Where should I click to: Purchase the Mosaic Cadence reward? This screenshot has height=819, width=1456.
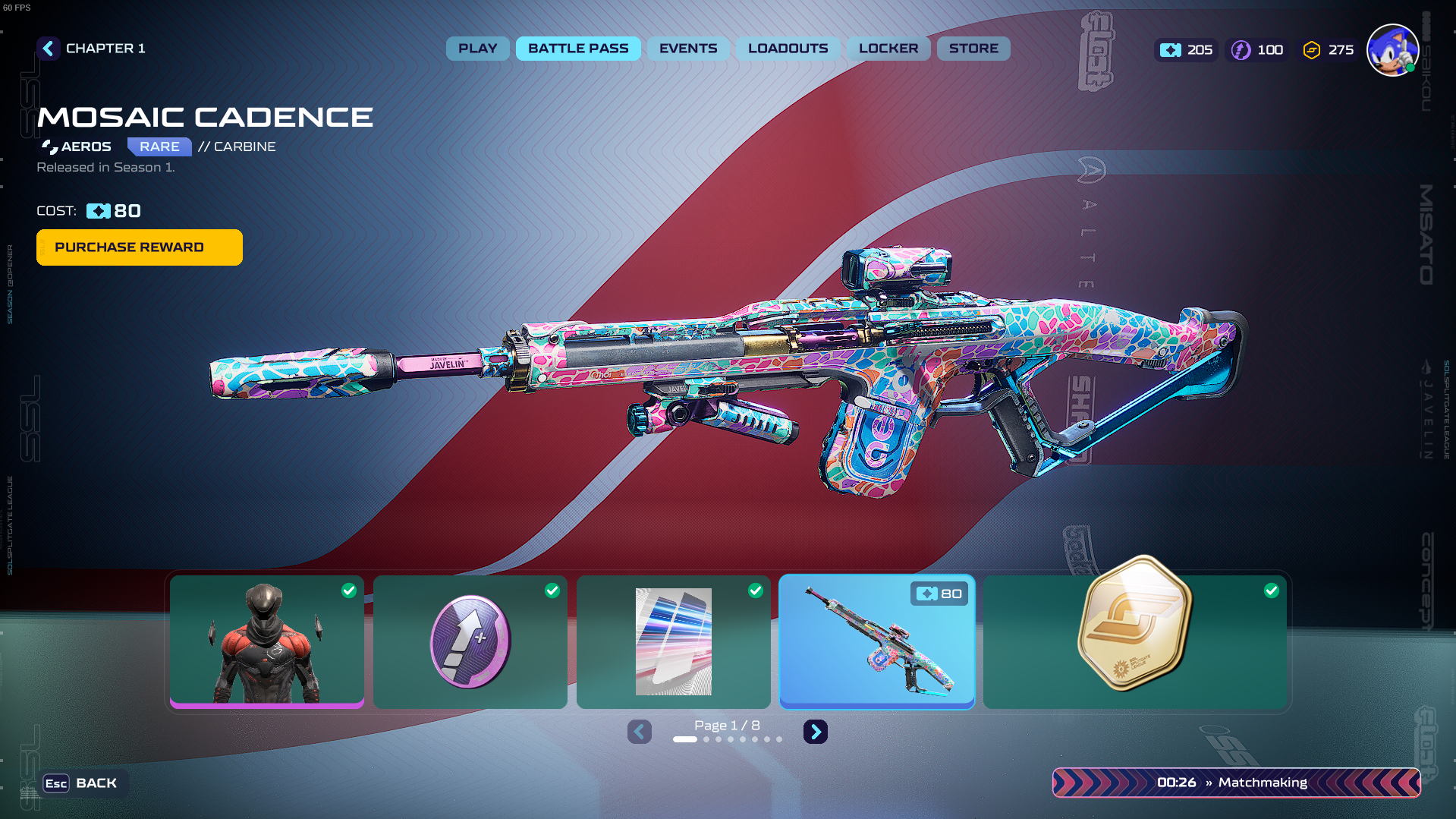tap(140, 247)
